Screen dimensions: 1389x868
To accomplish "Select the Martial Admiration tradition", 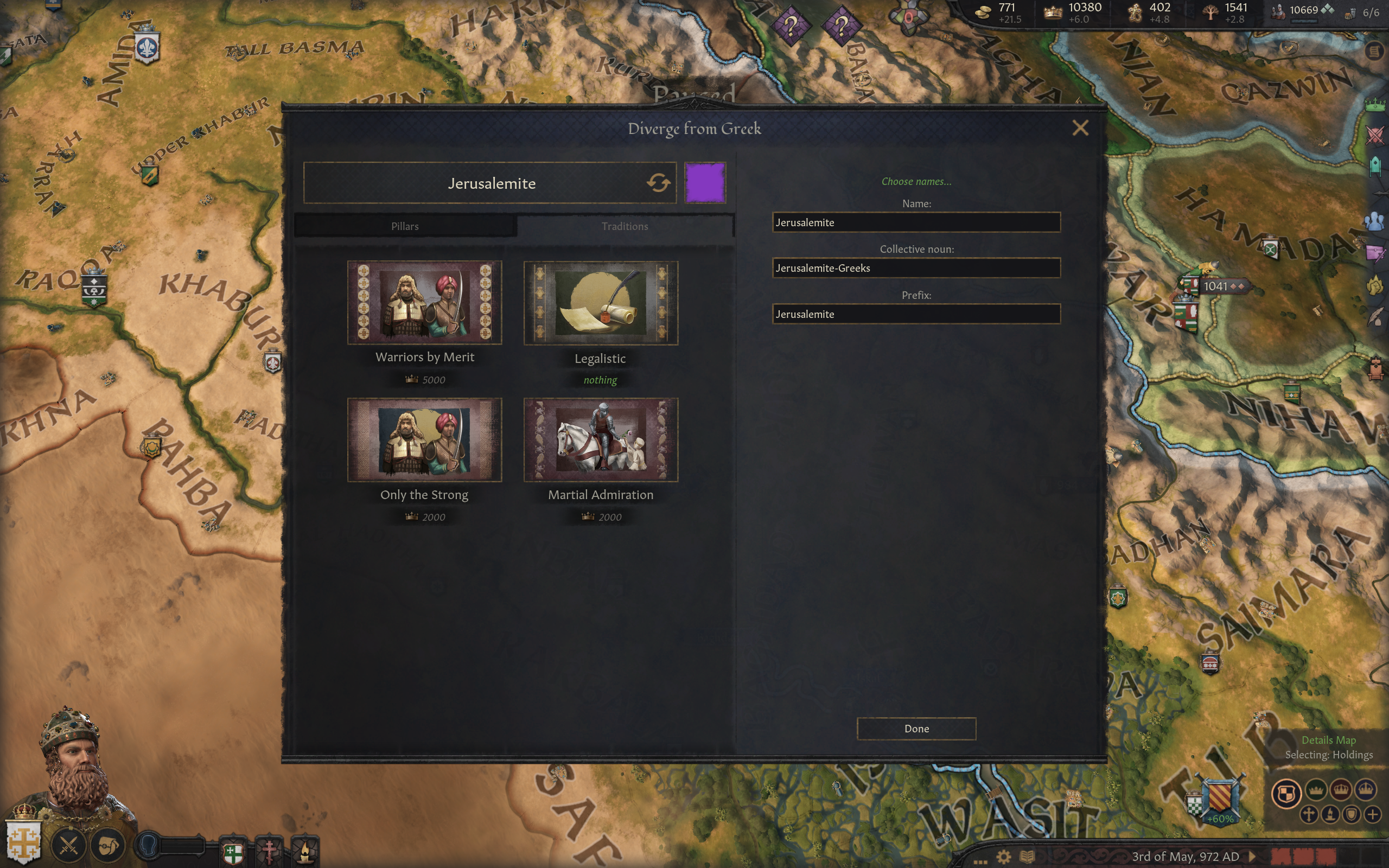I will click(x=601, y=440).
